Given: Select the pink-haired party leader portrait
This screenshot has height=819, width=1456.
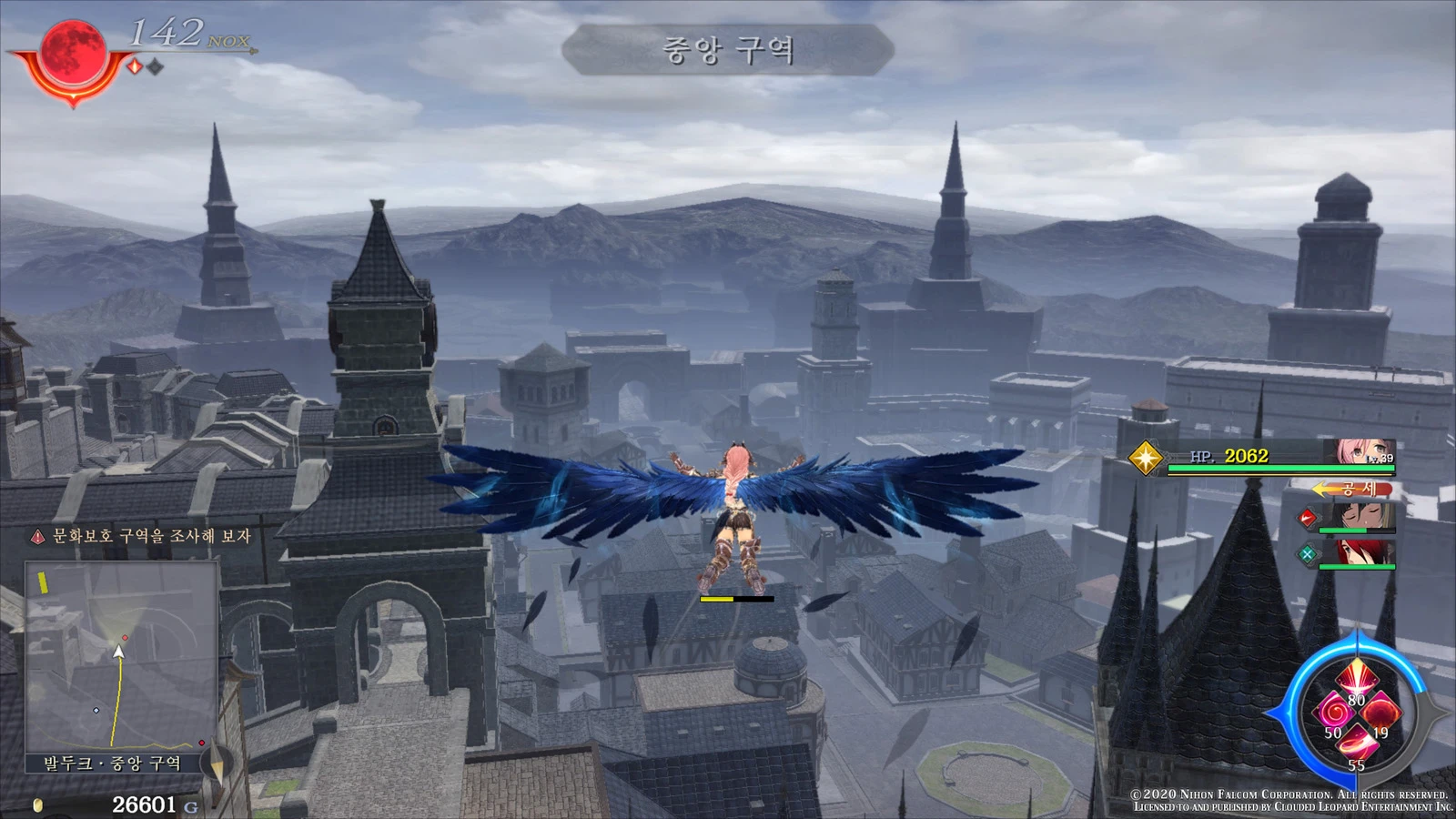Looking at the screenshot, I should (x=1364, y=452).
